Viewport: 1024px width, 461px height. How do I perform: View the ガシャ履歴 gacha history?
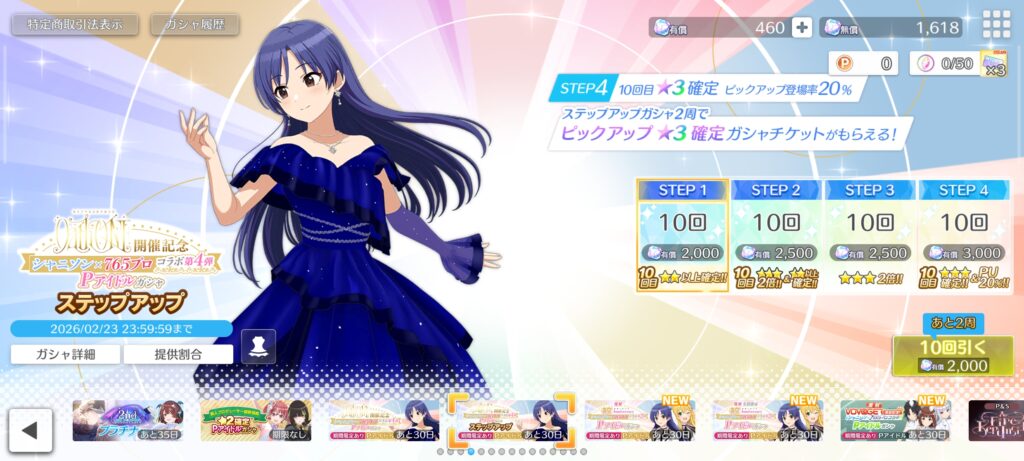[x=194, y=25]
